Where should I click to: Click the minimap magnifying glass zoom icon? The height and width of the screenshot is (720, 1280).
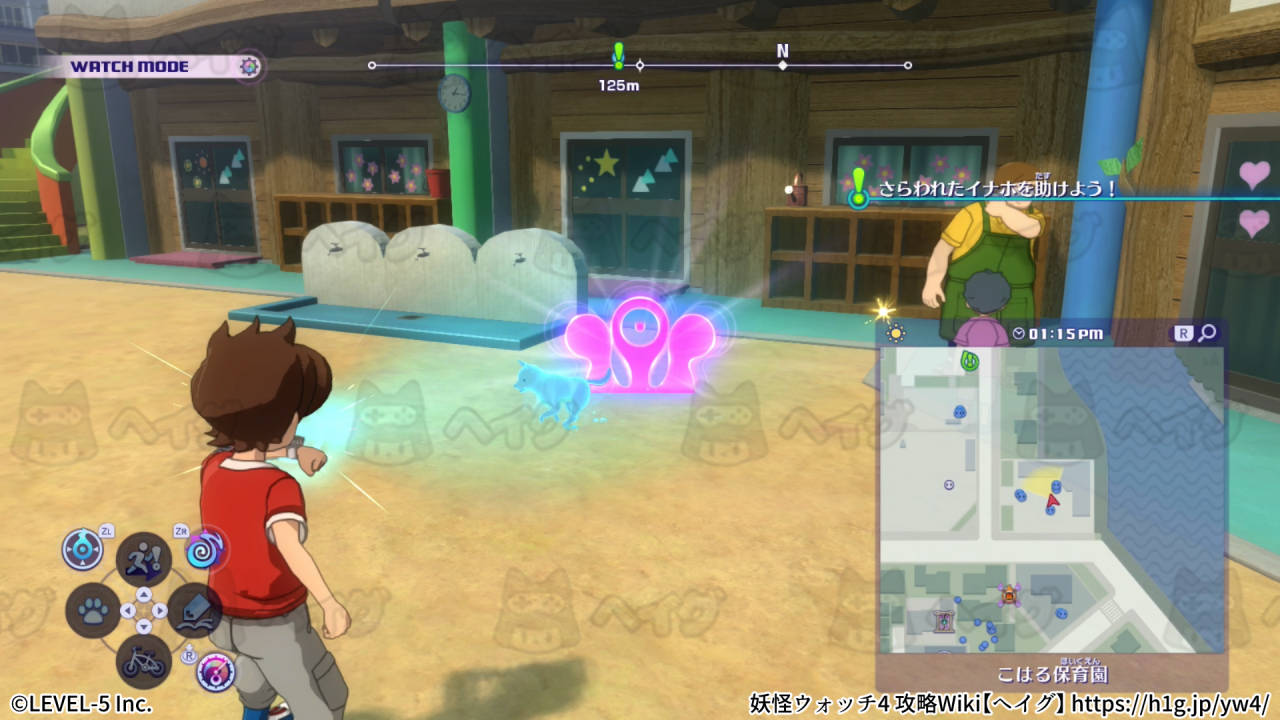tap(1207, 333)
